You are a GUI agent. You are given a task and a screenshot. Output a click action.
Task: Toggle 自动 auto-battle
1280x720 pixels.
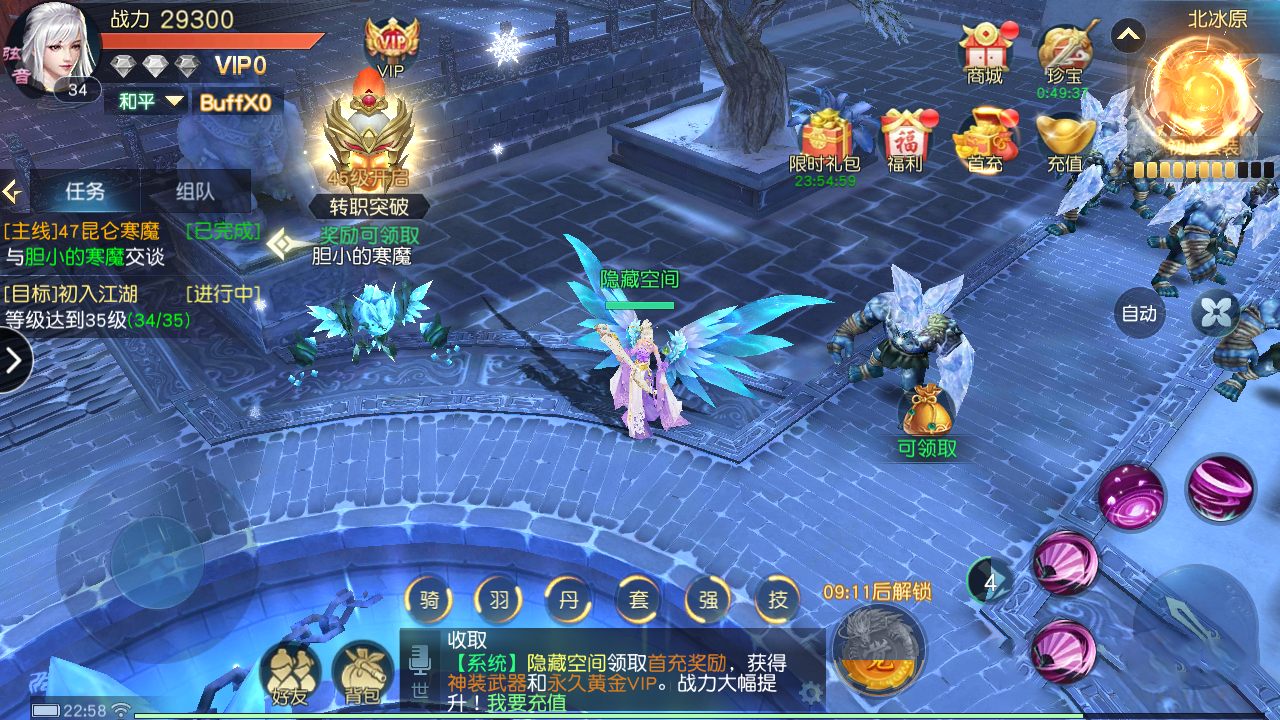pos(1139,313)
